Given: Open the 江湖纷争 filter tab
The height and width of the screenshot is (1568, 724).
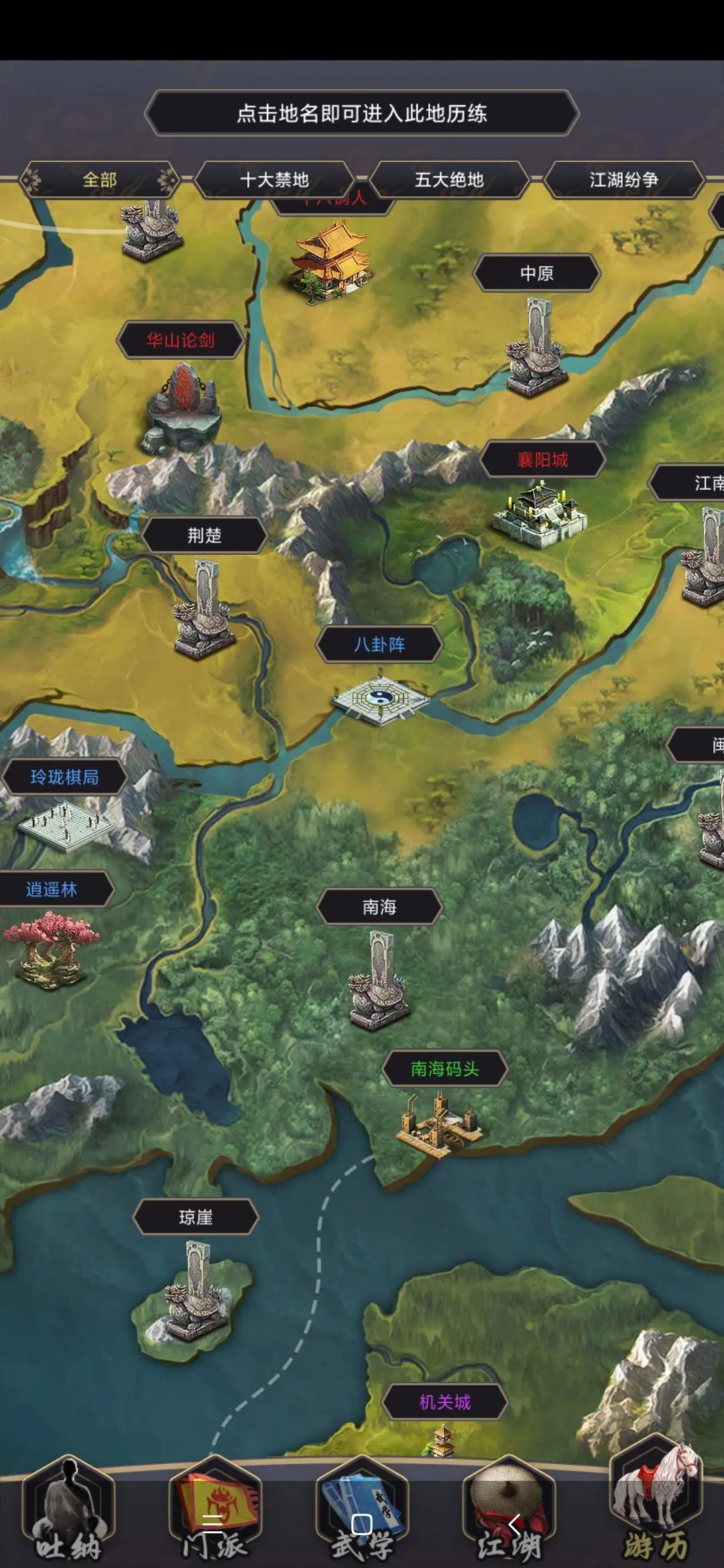Looking at the screenshot, I should point(623,180).
